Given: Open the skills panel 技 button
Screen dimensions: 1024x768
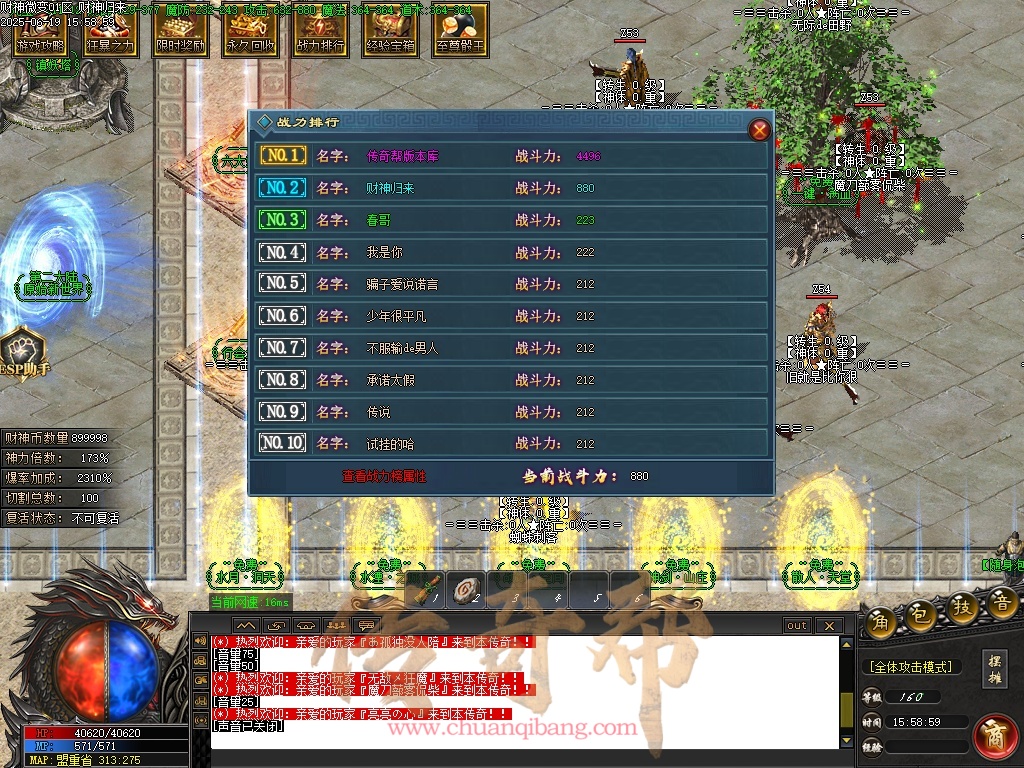Looking at the screenshot, I should (963, 607).
